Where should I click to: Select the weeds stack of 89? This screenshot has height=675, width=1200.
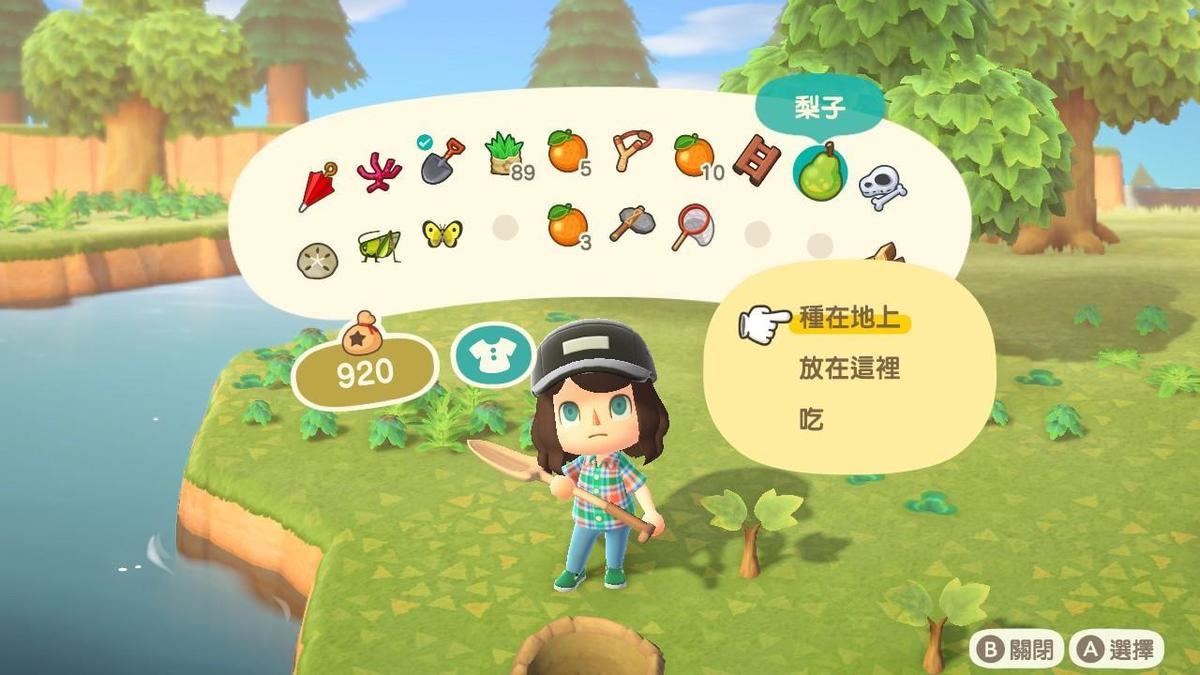(x=505, y=156)
